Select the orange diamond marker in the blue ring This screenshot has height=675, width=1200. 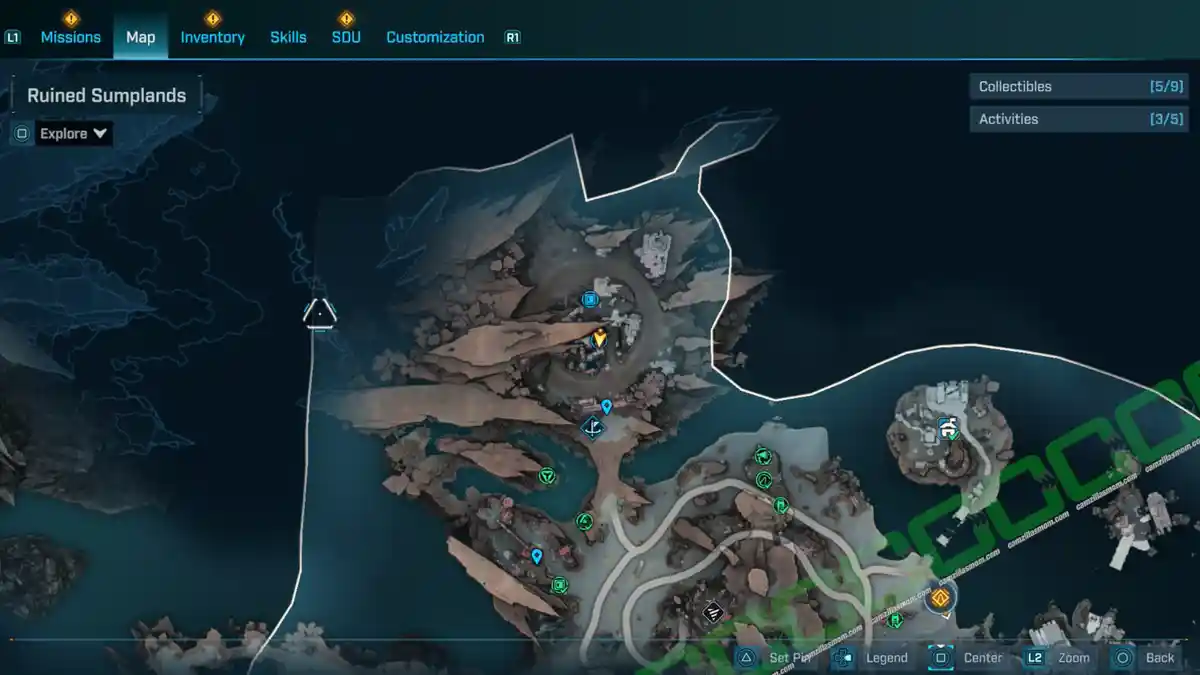[x=940, y=598]
